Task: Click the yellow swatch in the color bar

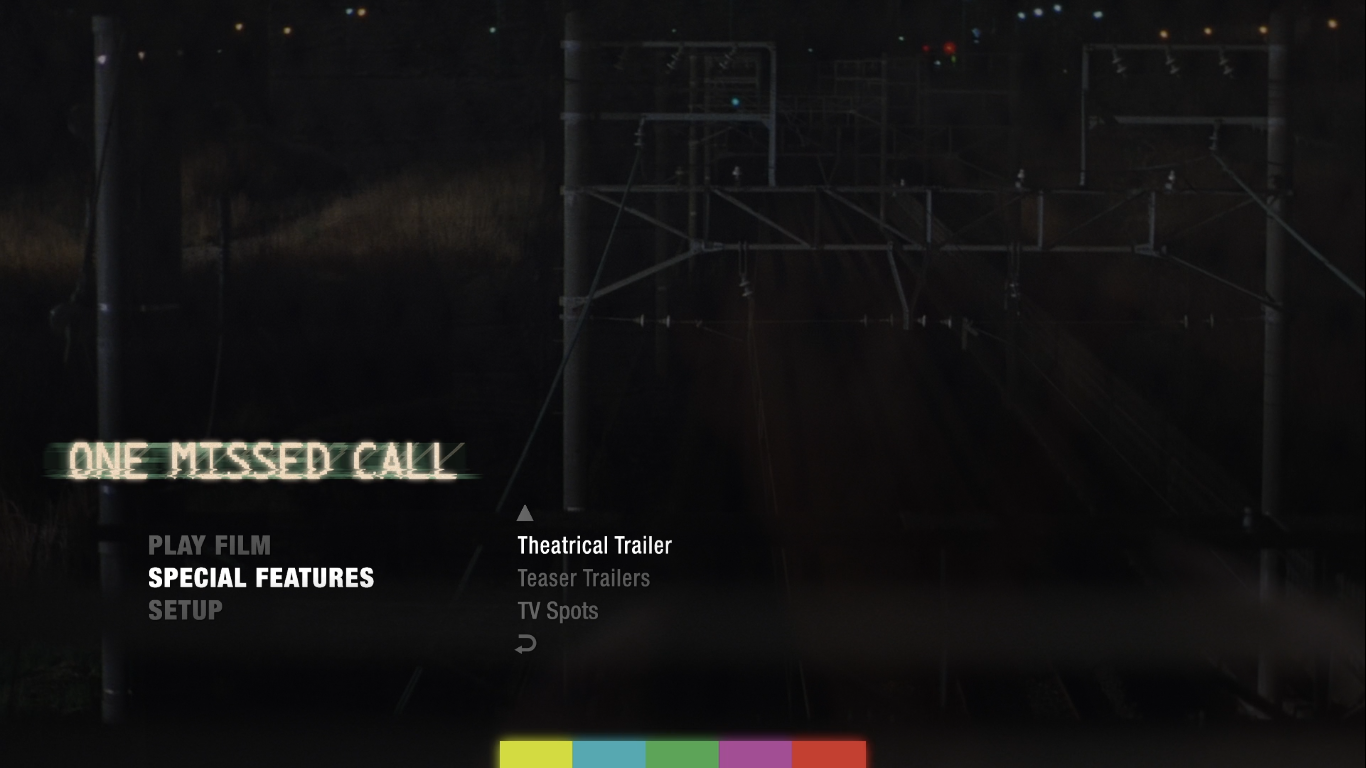Action: [536, 754]
